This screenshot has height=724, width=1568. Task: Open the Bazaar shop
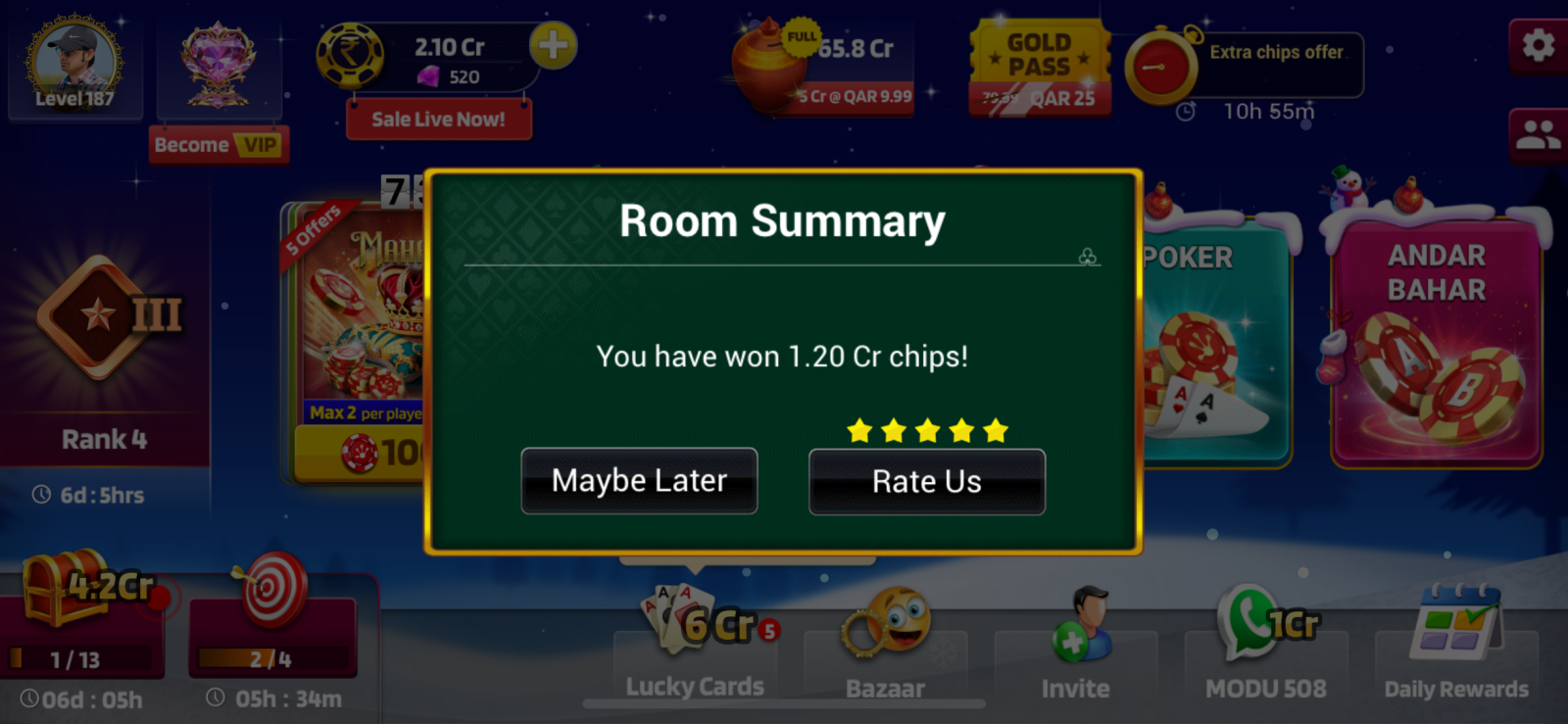[x=885, y=647]
